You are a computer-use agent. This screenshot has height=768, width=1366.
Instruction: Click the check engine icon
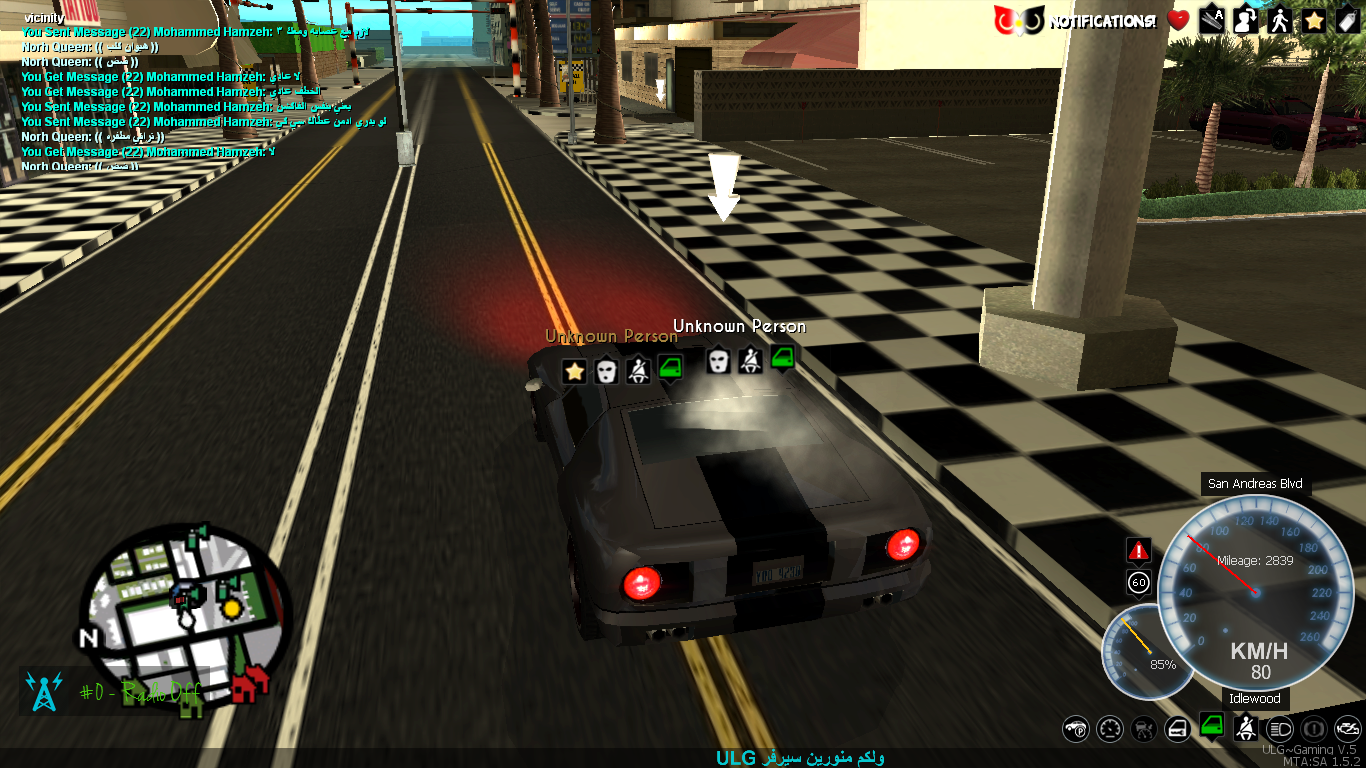(x=1348, y=728)
